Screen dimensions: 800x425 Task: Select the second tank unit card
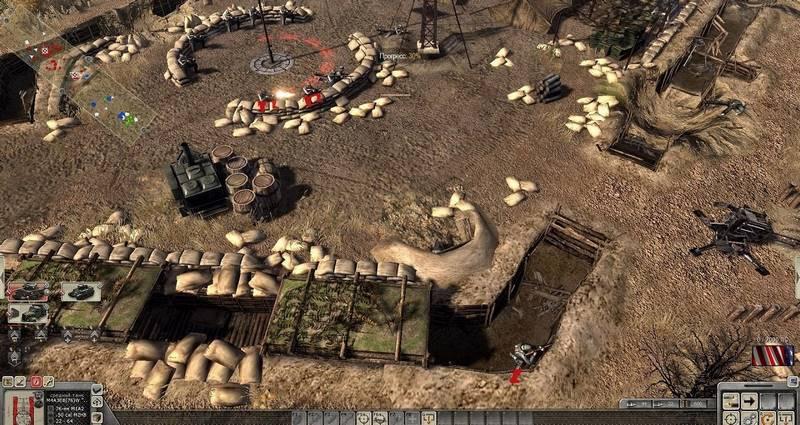click(x=80, y=291)
